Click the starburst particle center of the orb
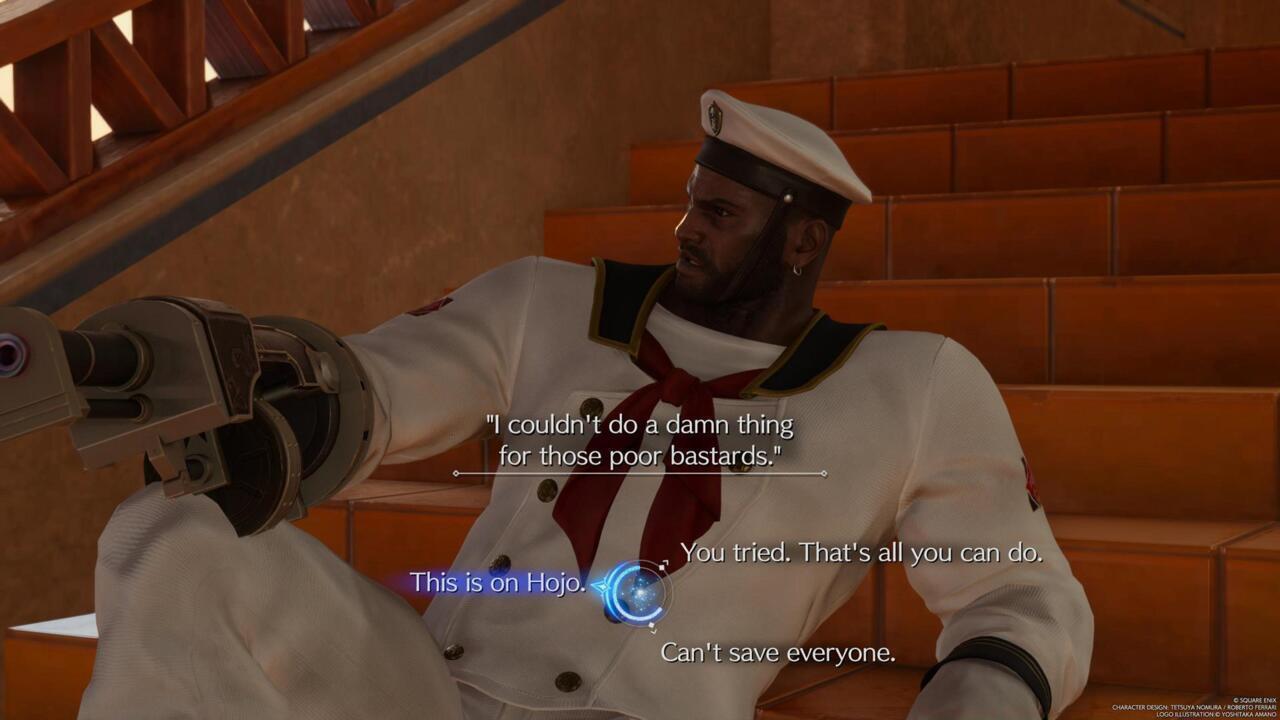 point(640,593)
